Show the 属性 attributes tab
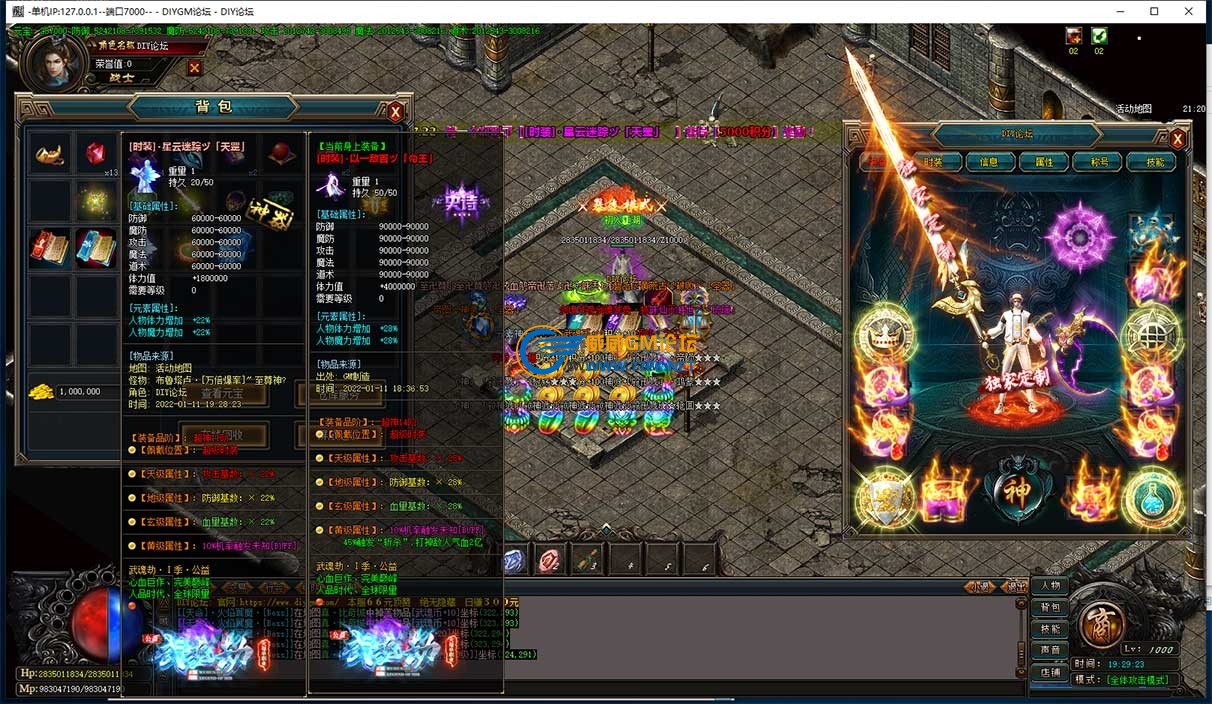Image resolution: width=1212 pixels, height=704 pixels. point(1044,162)
